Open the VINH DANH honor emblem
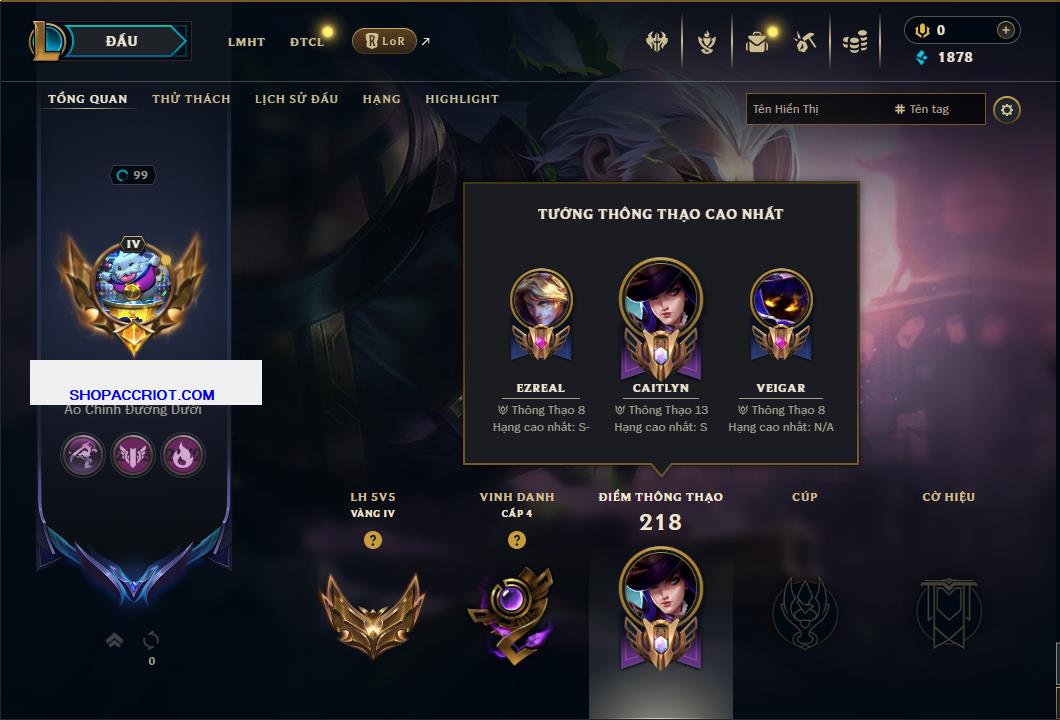Image resolution: width=1060 pixels, height=720 pixels. pos(516,612)
